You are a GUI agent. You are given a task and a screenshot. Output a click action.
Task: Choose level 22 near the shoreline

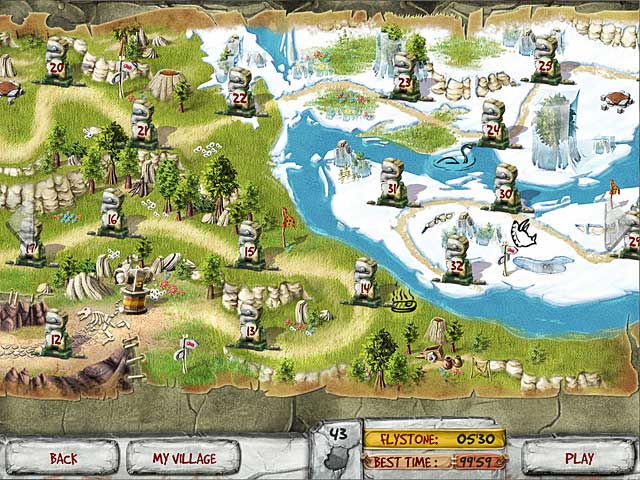pos(240,92)
